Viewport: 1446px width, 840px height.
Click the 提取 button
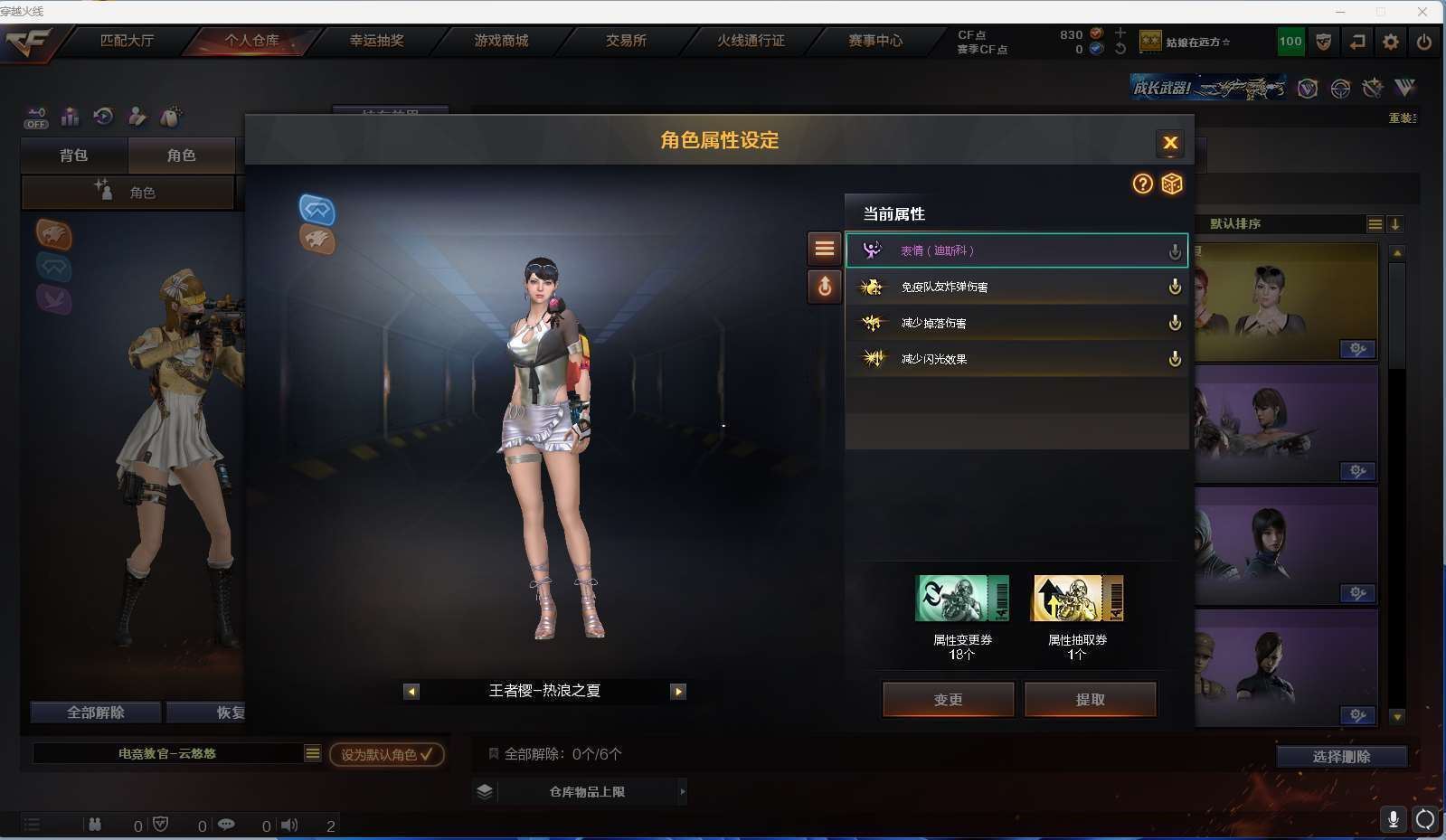1090,699
